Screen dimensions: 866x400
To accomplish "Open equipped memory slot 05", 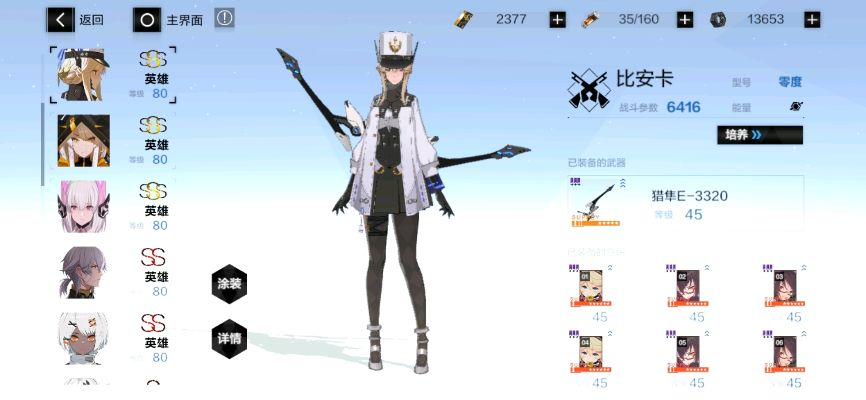I will coord(688,355).
